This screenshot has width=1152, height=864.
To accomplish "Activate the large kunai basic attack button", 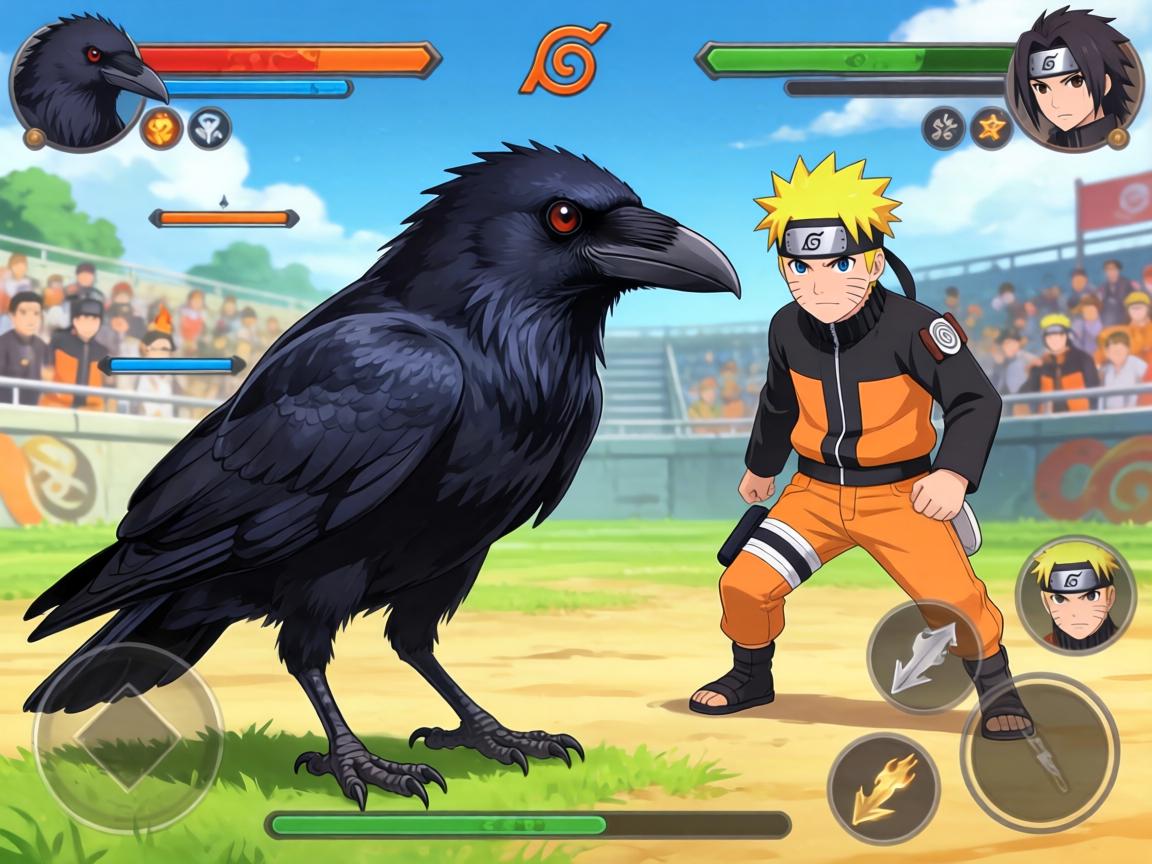I will click(x=1039, y=752).
